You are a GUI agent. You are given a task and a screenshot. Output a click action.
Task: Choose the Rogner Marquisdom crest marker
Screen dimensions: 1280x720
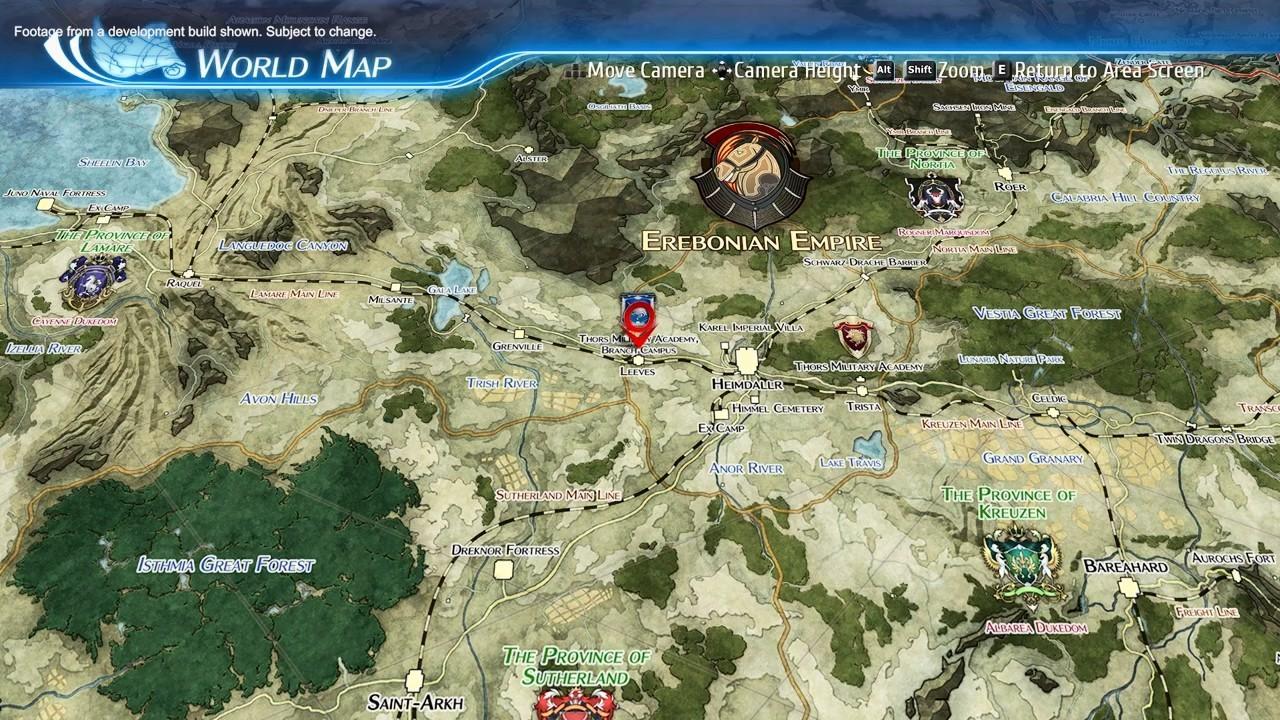pos(934,196)
